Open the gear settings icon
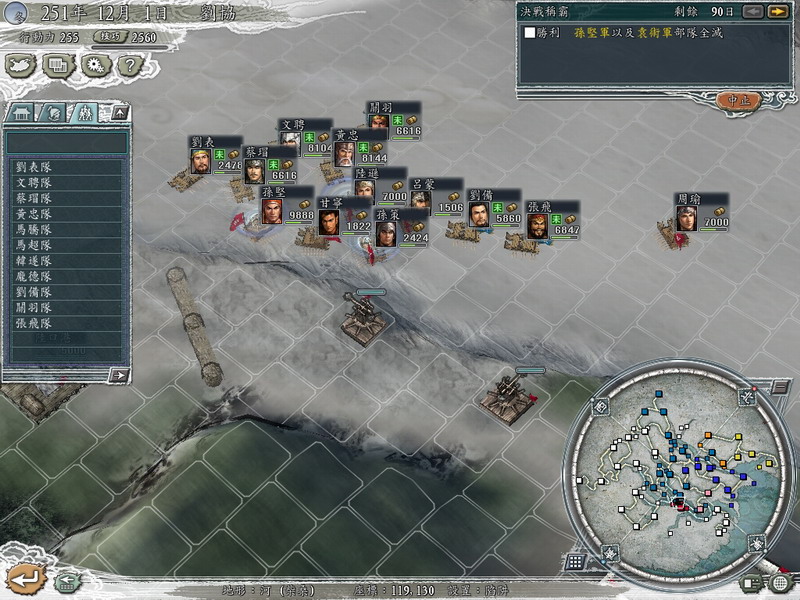 point(95,66)
